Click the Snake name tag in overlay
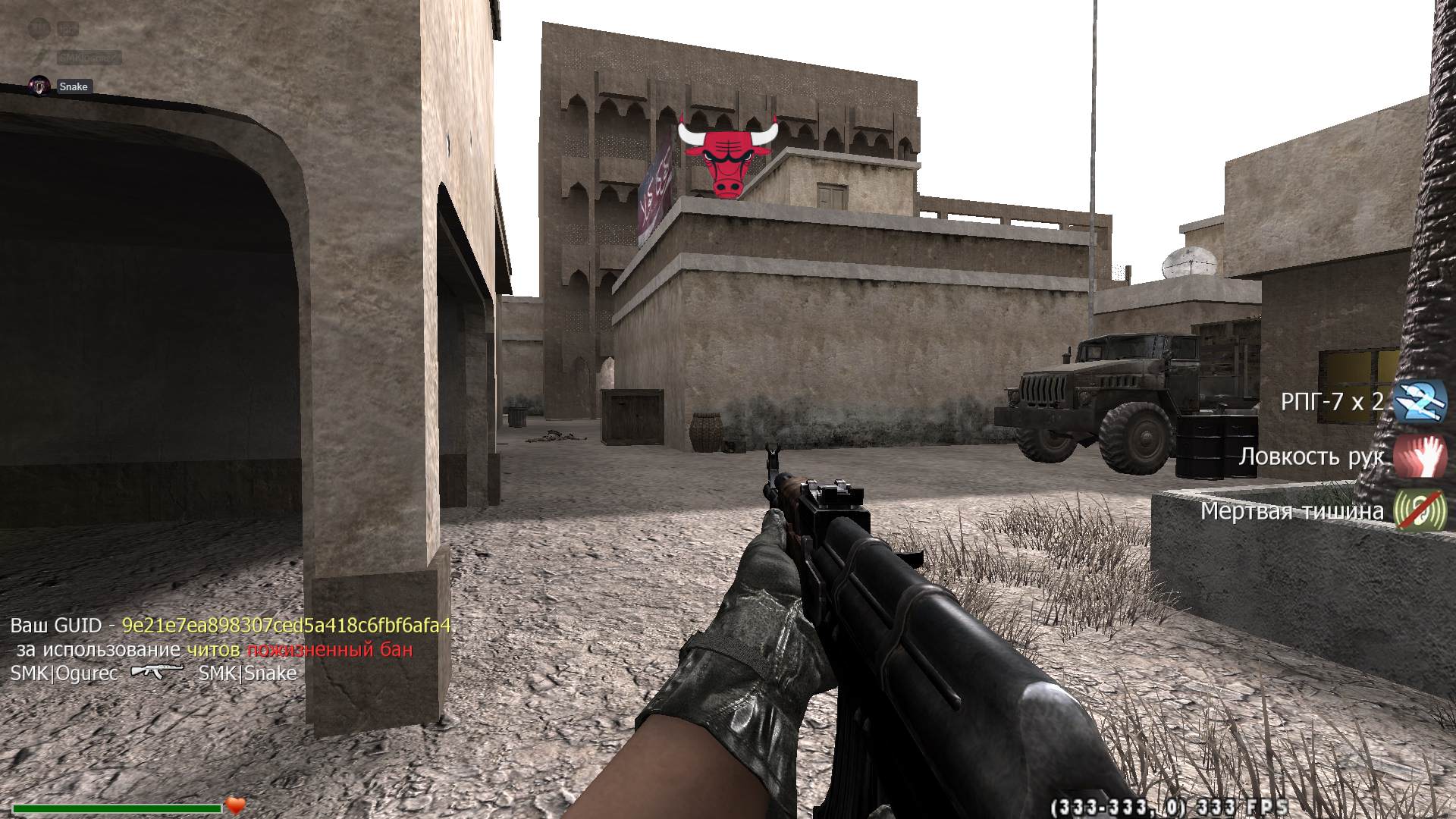This screenshot has height=819, width=1456. tap(74, 86)
